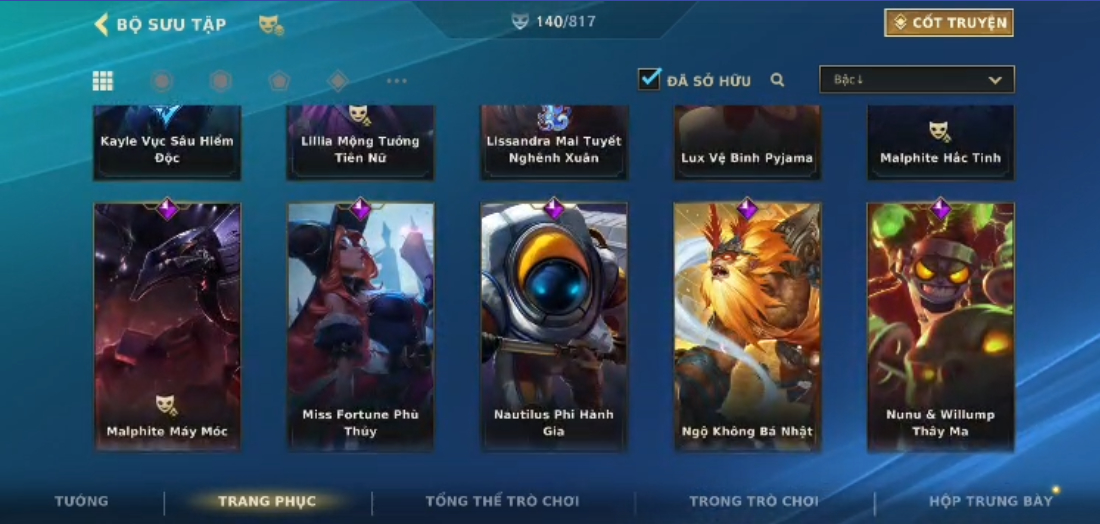The image size is (1100, 524).
Task: Show more filters via three dots
Action: click(397, 81)
